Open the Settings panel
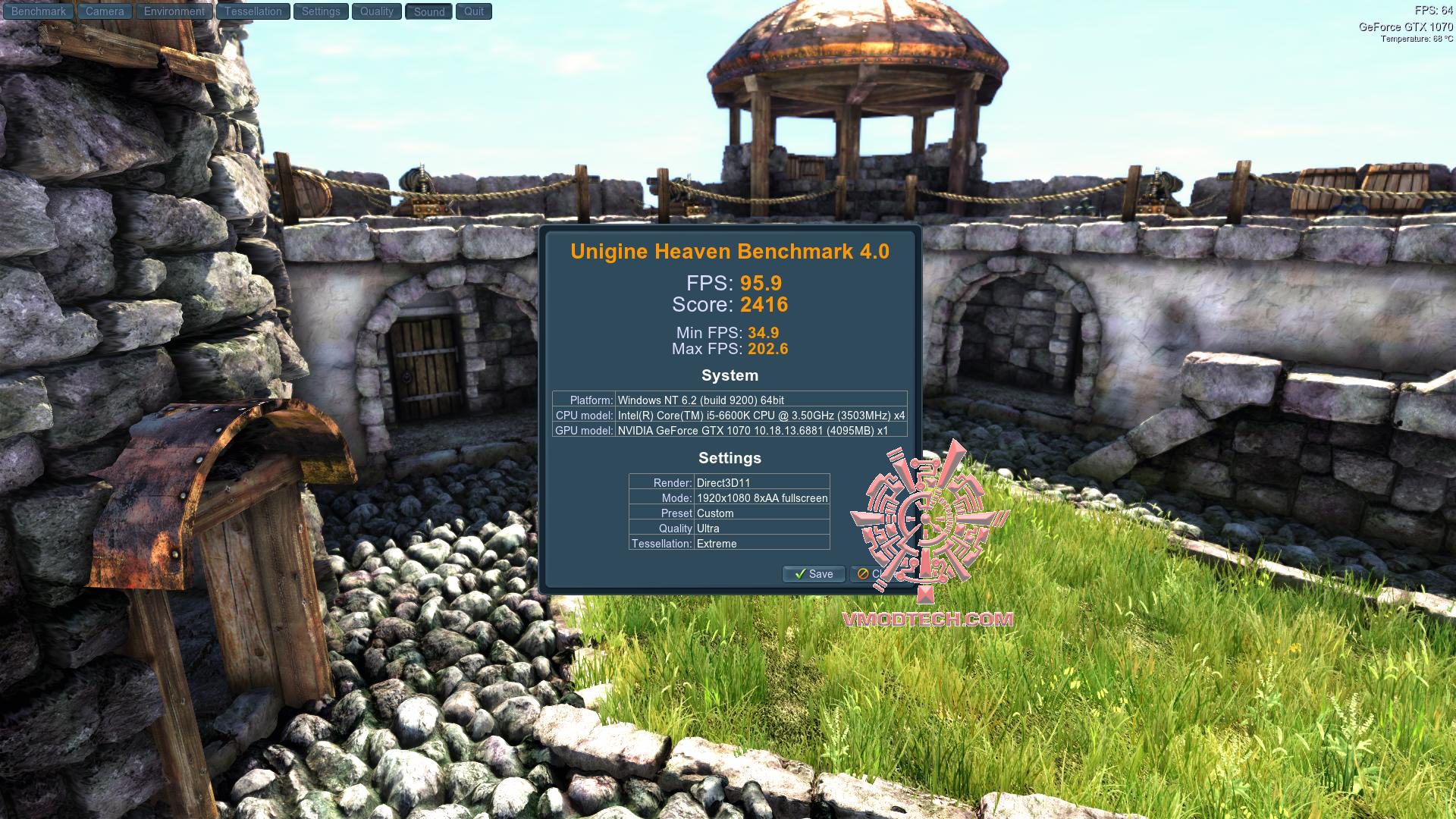The image size is (1456, 819). coord(320,11)
